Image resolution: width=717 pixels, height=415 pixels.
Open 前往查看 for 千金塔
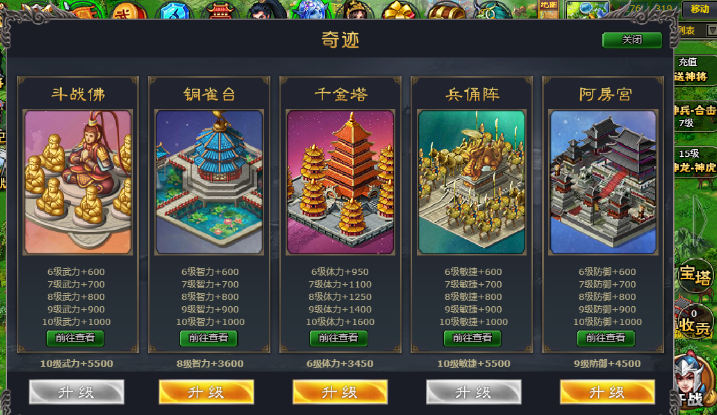click(341, 338)
